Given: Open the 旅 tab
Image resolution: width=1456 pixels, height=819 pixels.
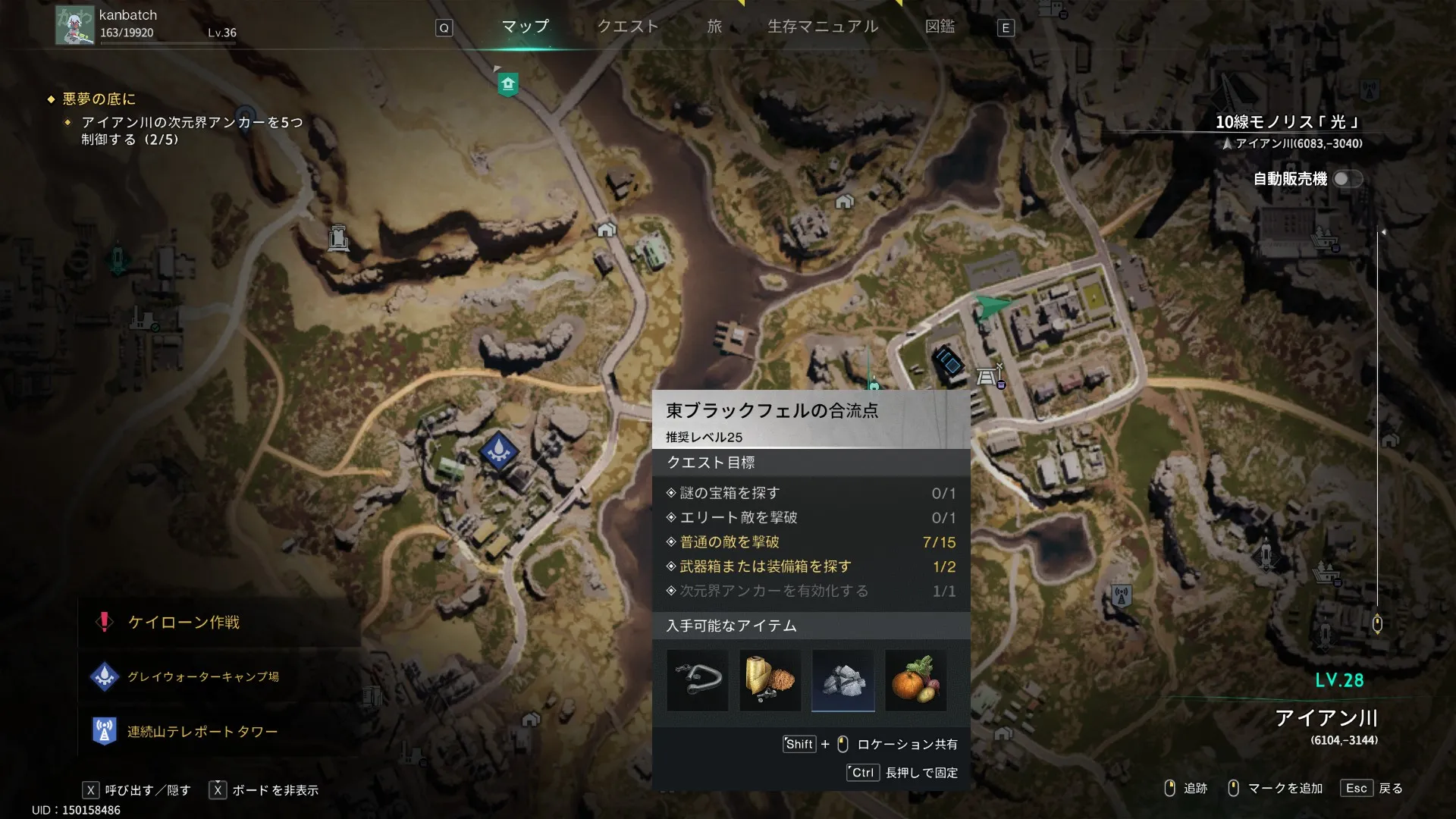Looking at the screenshot, I should coord(714,27).
